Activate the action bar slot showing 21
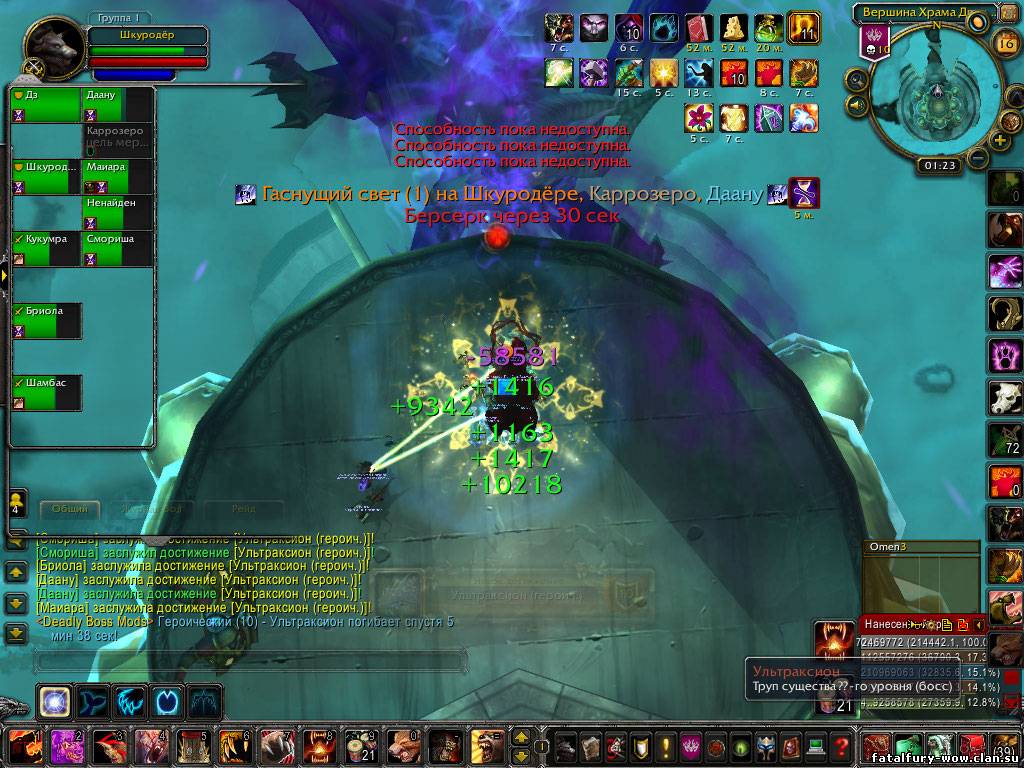The height and width of the screenshot is (768, 1024). pos(360,746)
